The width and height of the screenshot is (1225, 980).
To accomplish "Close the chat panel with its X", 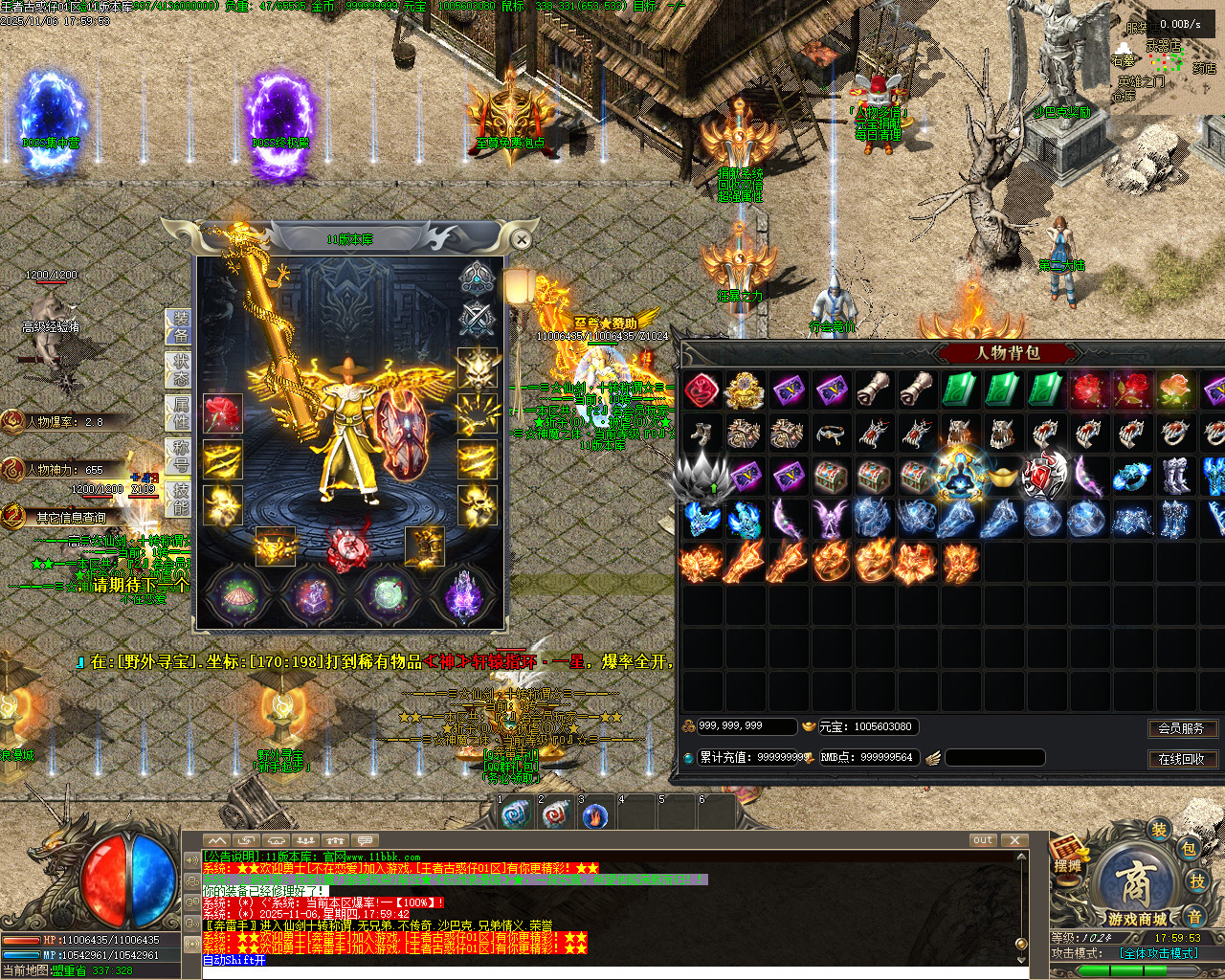I will click(x=1014, y=840).
